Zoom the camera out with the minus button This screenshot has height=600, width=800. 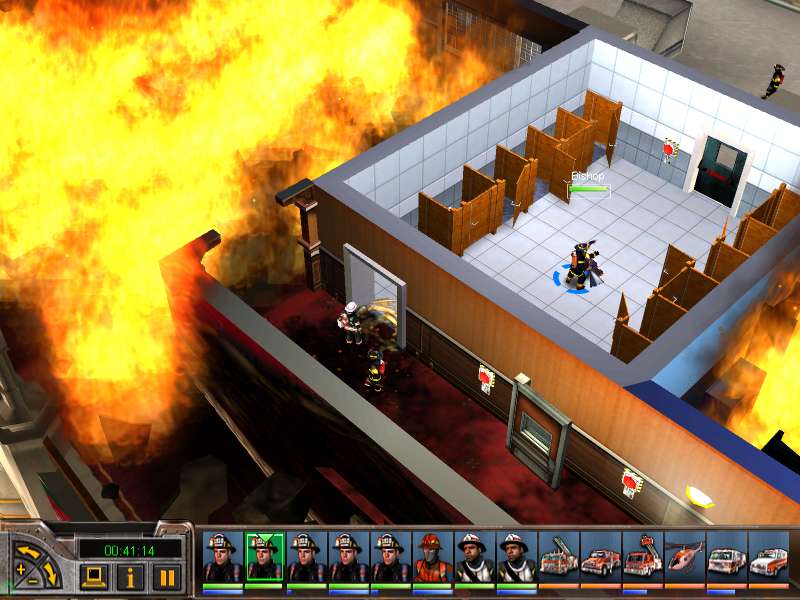coord(35,581)
